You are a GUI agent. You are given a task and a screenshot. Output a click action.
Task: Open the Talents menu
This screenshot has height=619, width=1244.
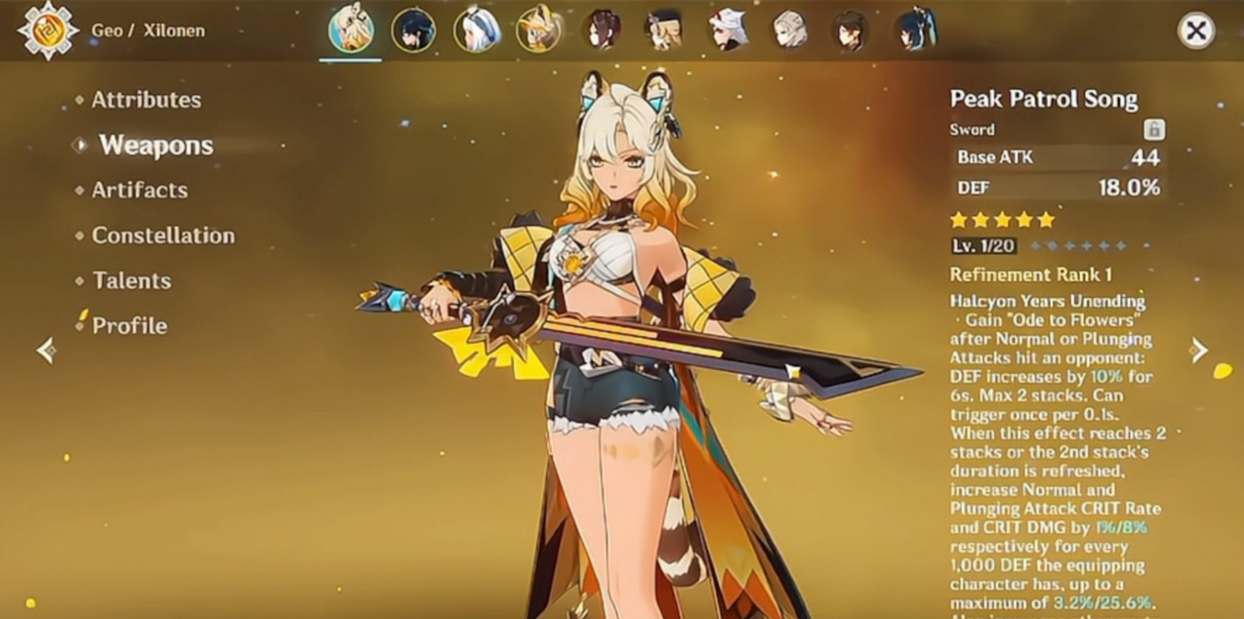(x=131, y=281)
